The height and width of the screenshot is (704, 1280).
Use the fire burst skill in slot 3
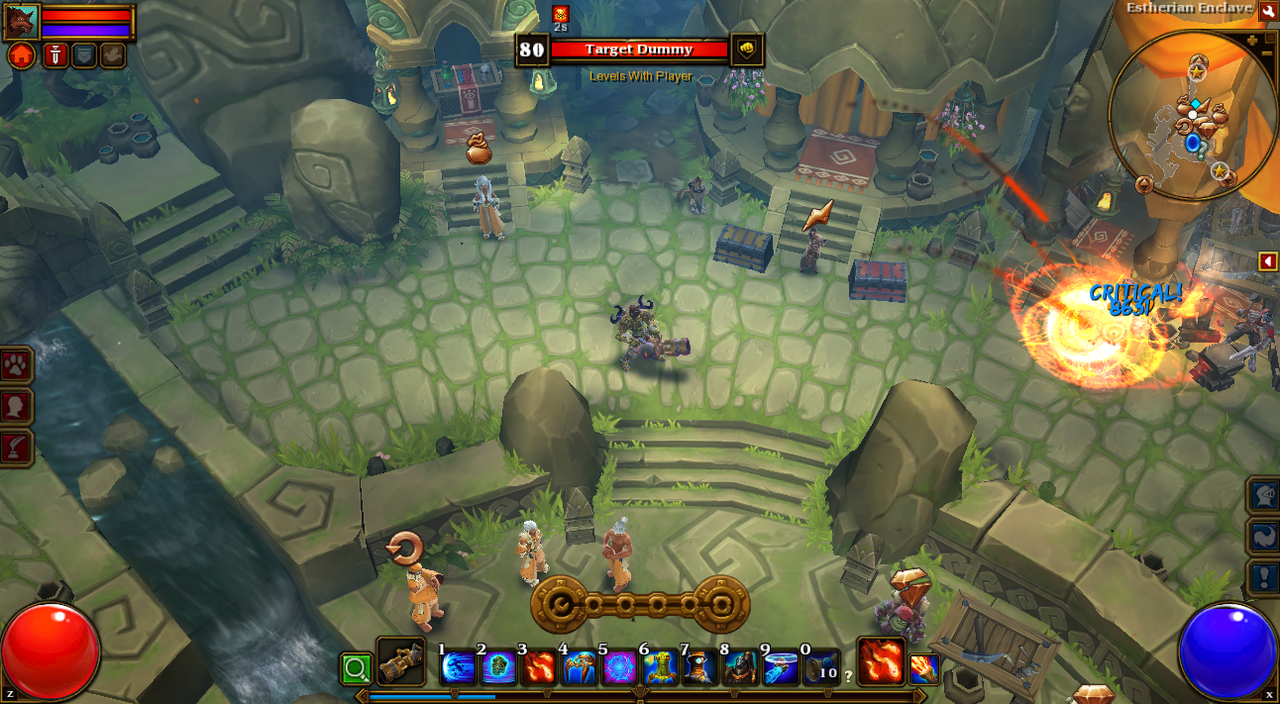pos(539,667)
